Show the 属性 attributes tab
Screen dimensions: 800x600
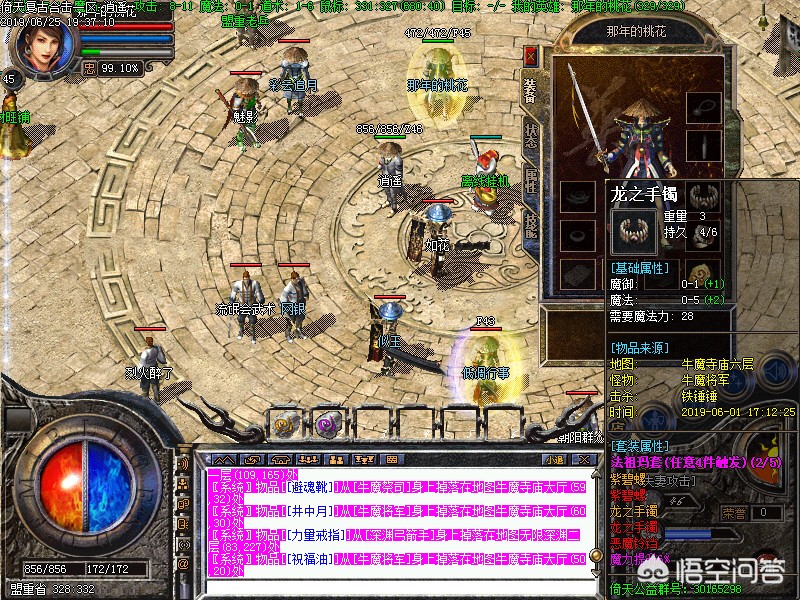(x=530, y=182)
